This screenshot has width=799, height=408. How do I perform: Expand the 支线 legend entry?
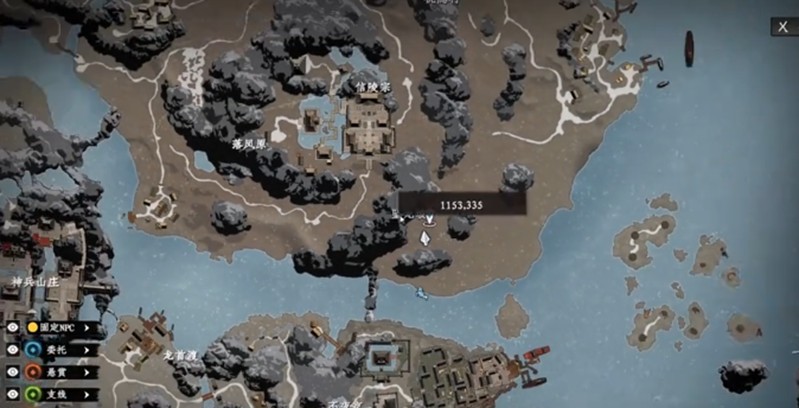pos(88,393)
